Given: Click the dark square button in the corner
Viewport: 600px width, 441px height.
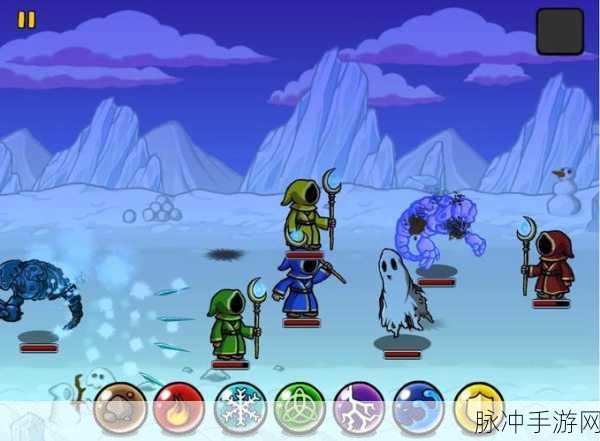Looking at the screenshot, I should pyautogui.click(x=559, y=32).
